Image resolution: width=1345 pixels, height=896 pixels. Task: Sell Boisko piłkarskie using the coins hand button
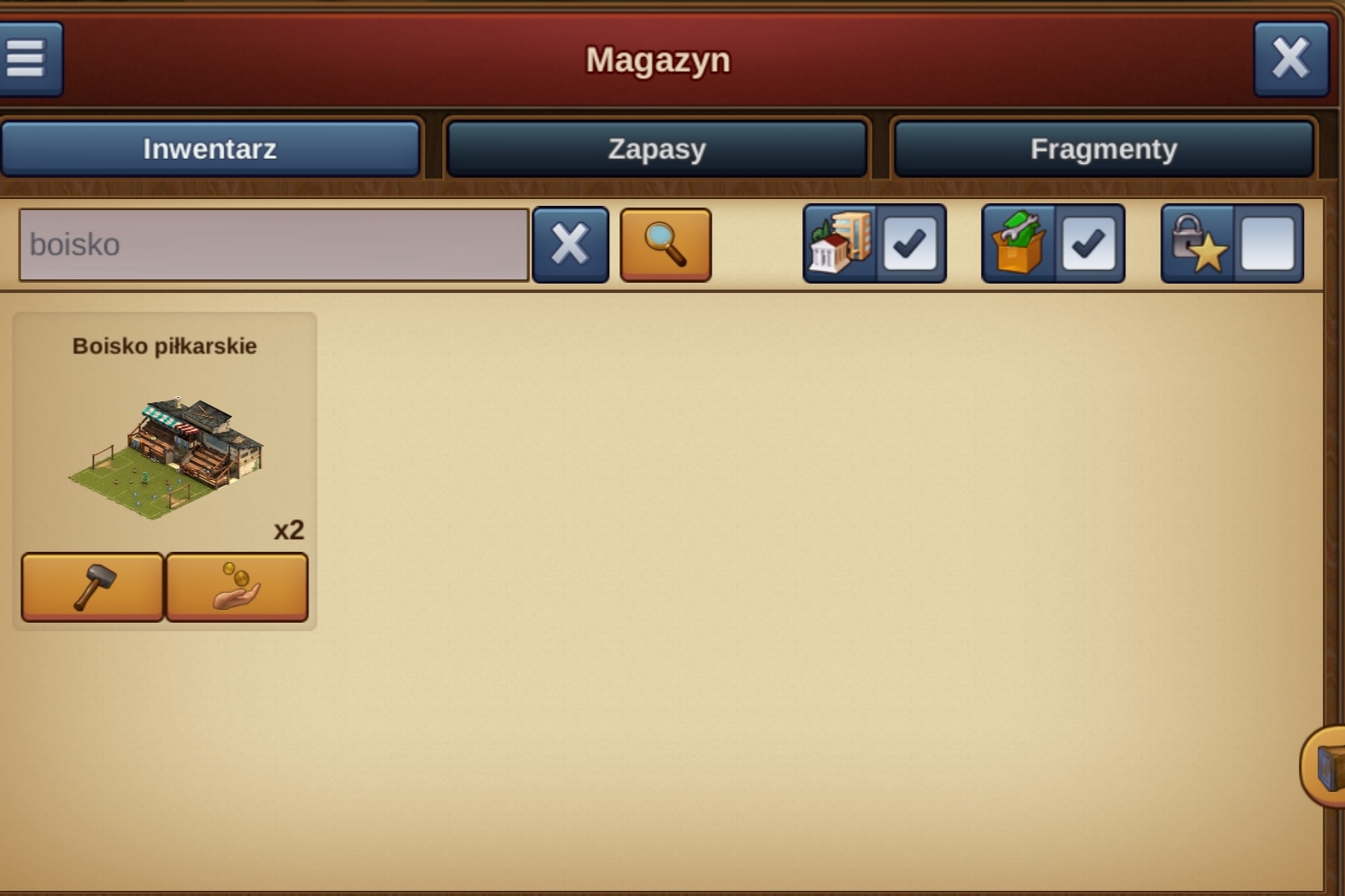(237, 587)
